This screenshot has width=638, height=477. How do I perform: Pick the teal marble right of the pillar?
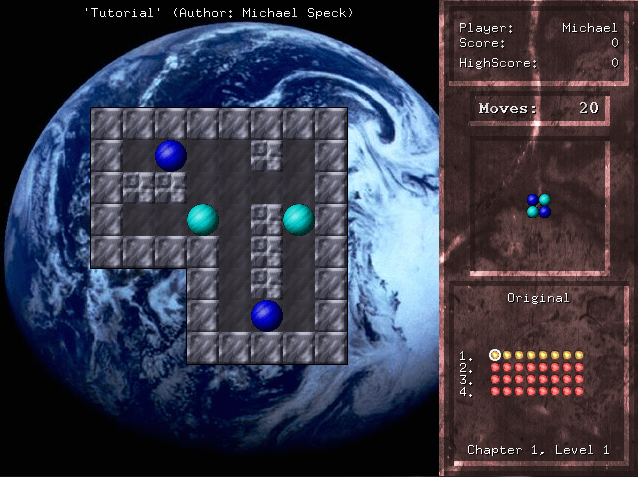(299, 219)
